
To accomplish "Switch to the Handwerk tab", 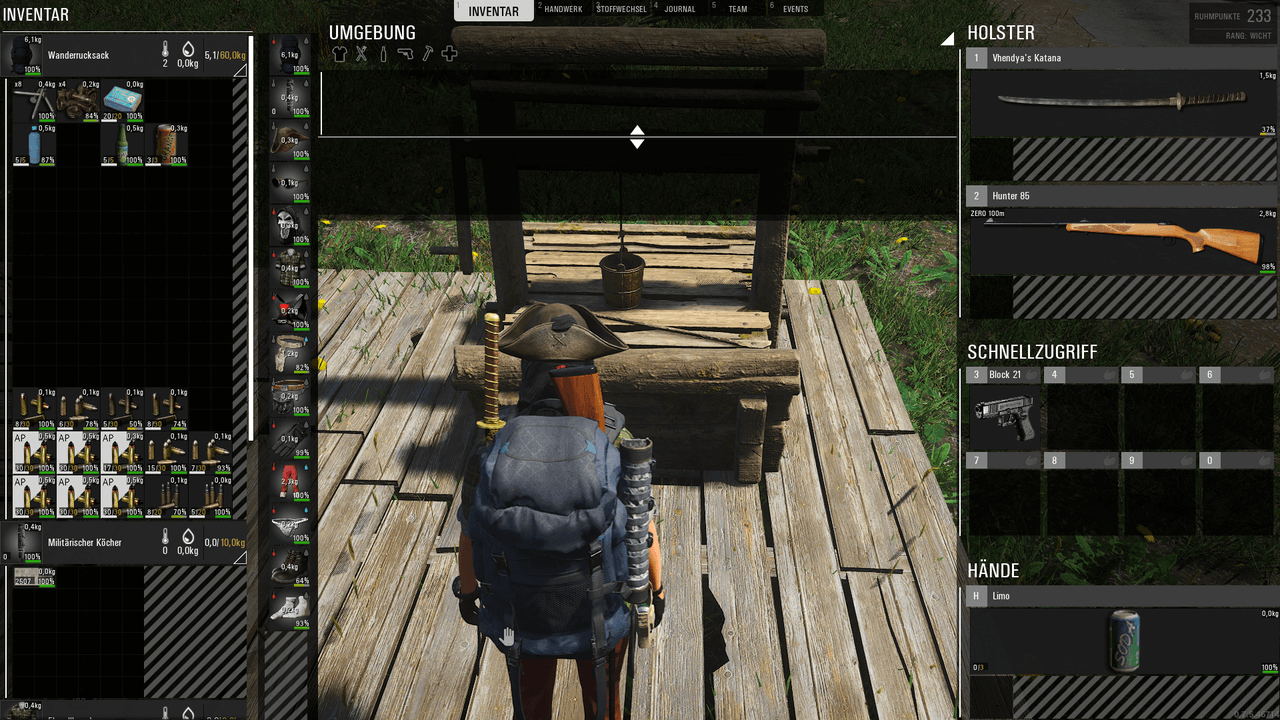I will coord(562,9).
